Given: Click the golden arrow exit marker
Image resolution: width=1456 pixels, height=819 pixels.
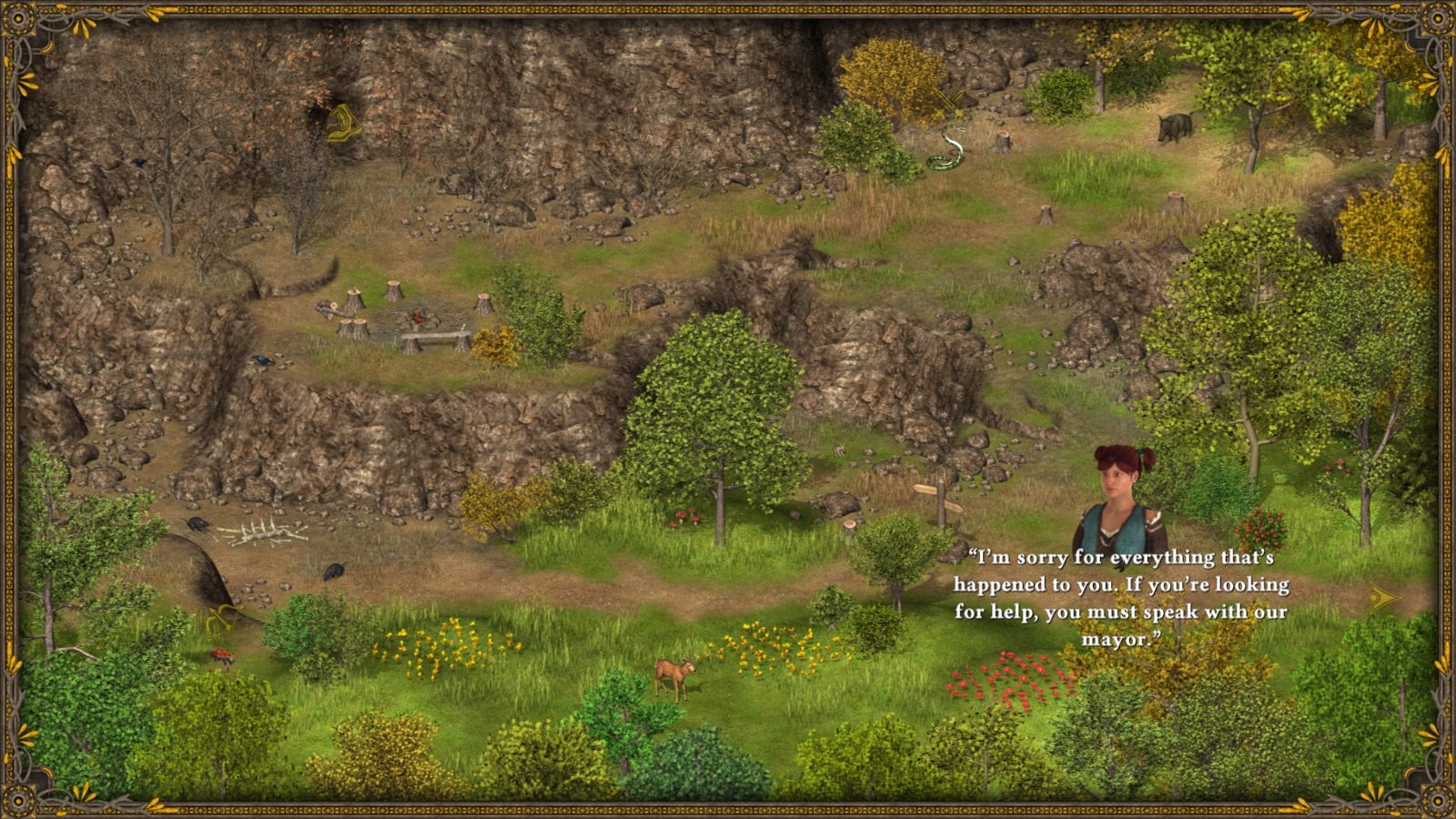Looking at the screenshot, I should click(1384, 598).
